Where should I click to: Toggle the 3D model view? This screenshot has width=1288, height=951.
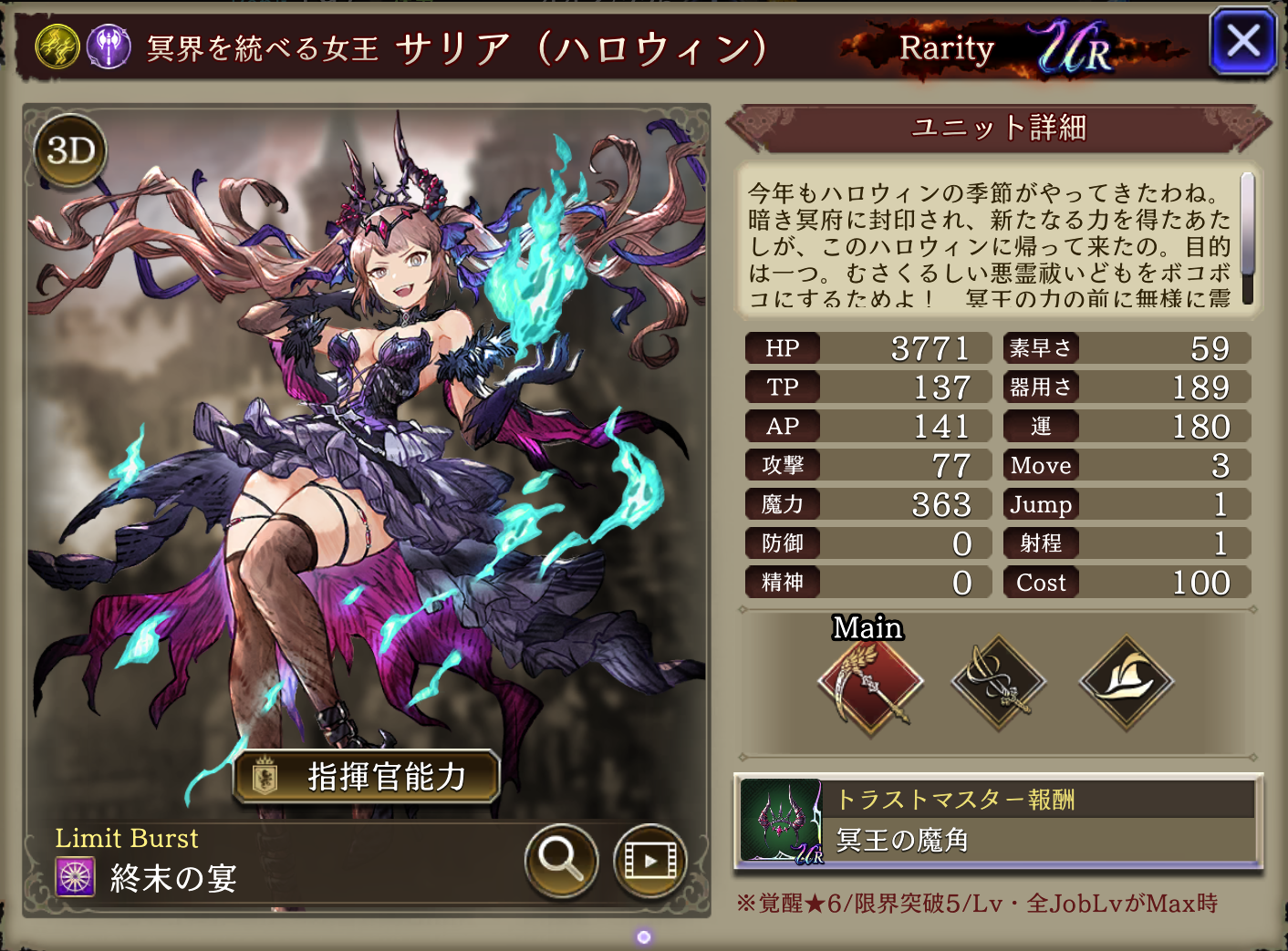[70, 150]
